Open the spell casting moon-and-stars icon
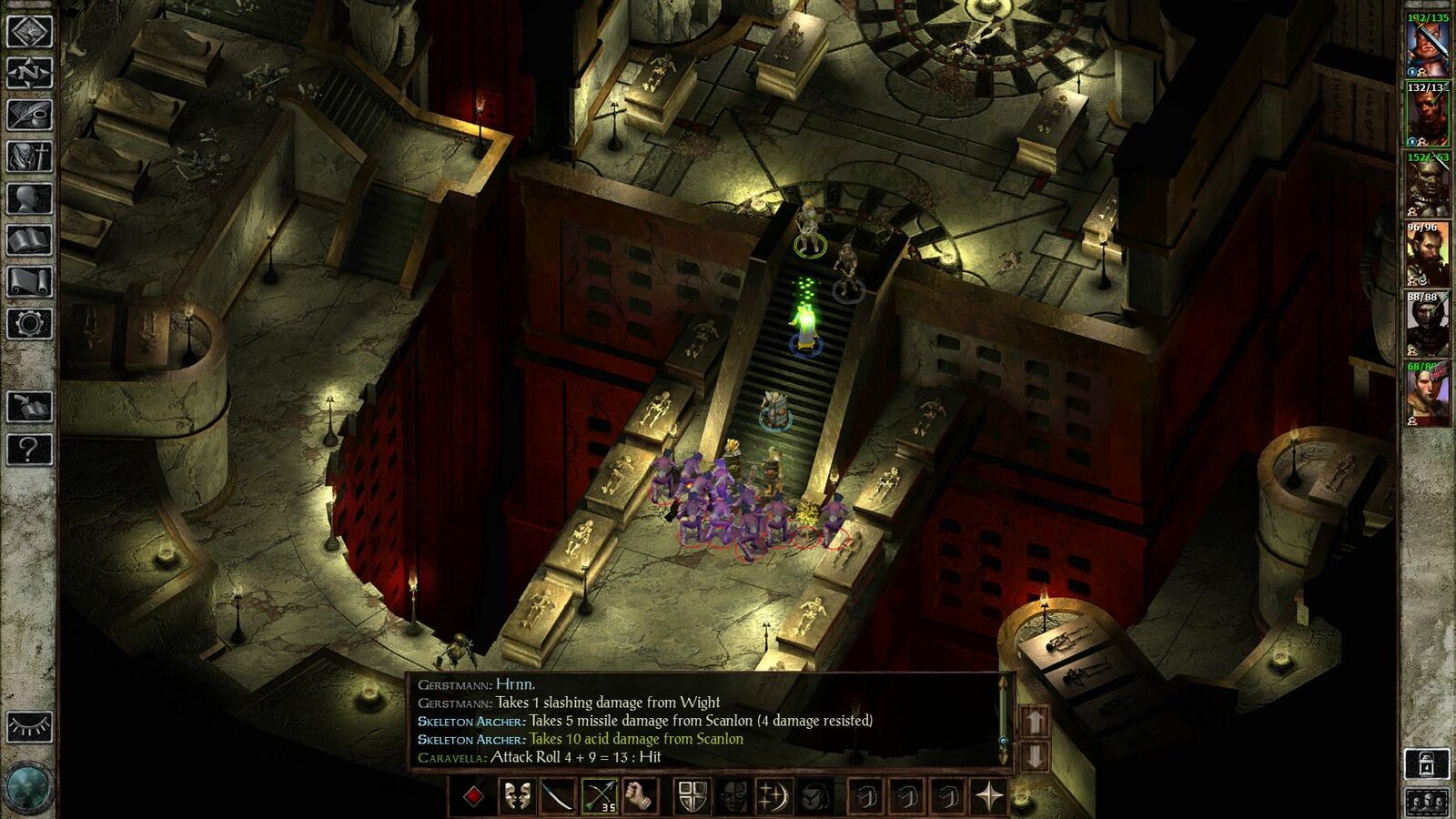The image size is (1456, 819). tap(775, 795)
